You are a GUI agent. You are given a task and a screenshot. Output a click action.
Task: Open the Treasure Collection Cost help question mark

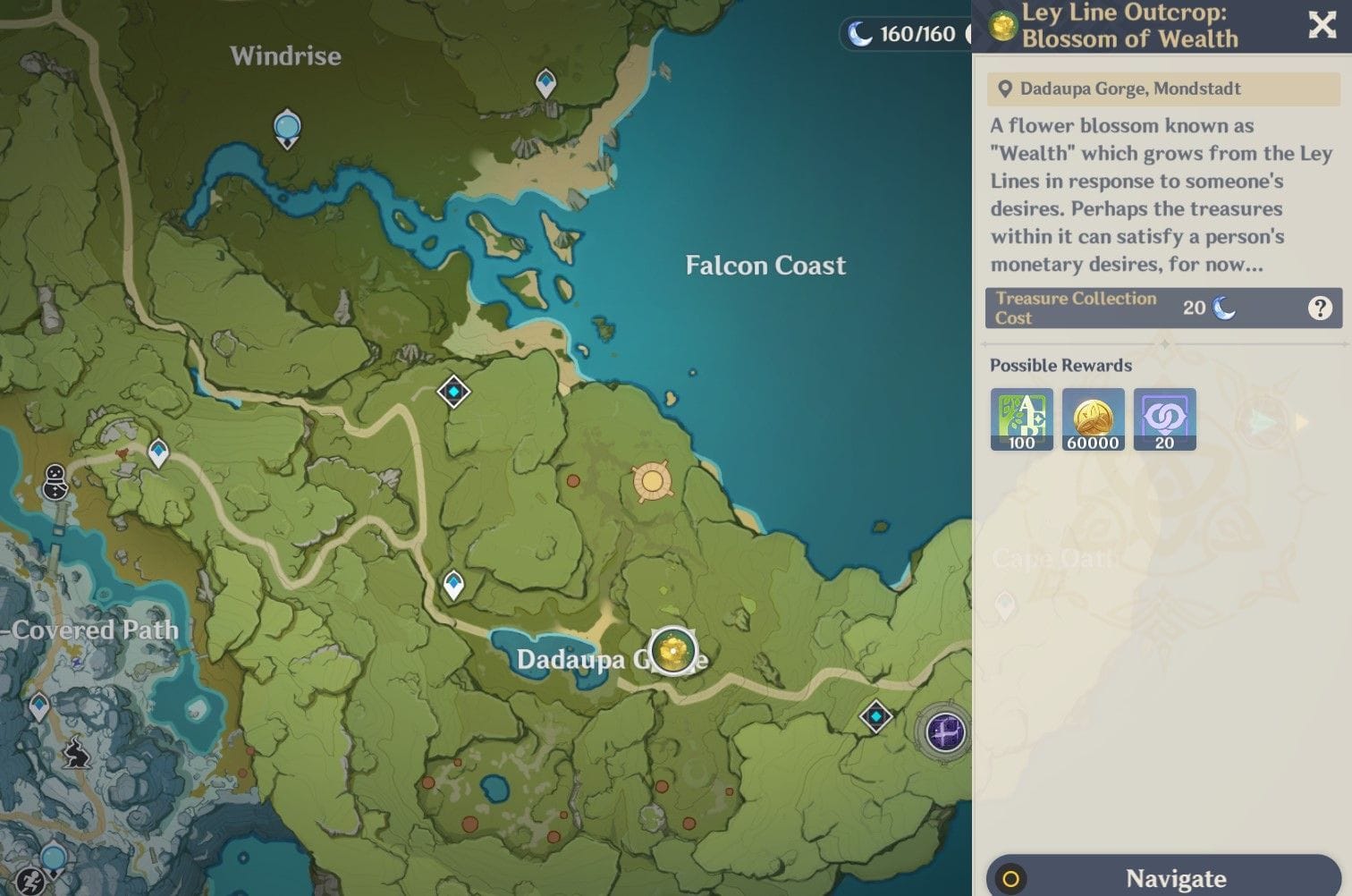[x=1321, y=308]
